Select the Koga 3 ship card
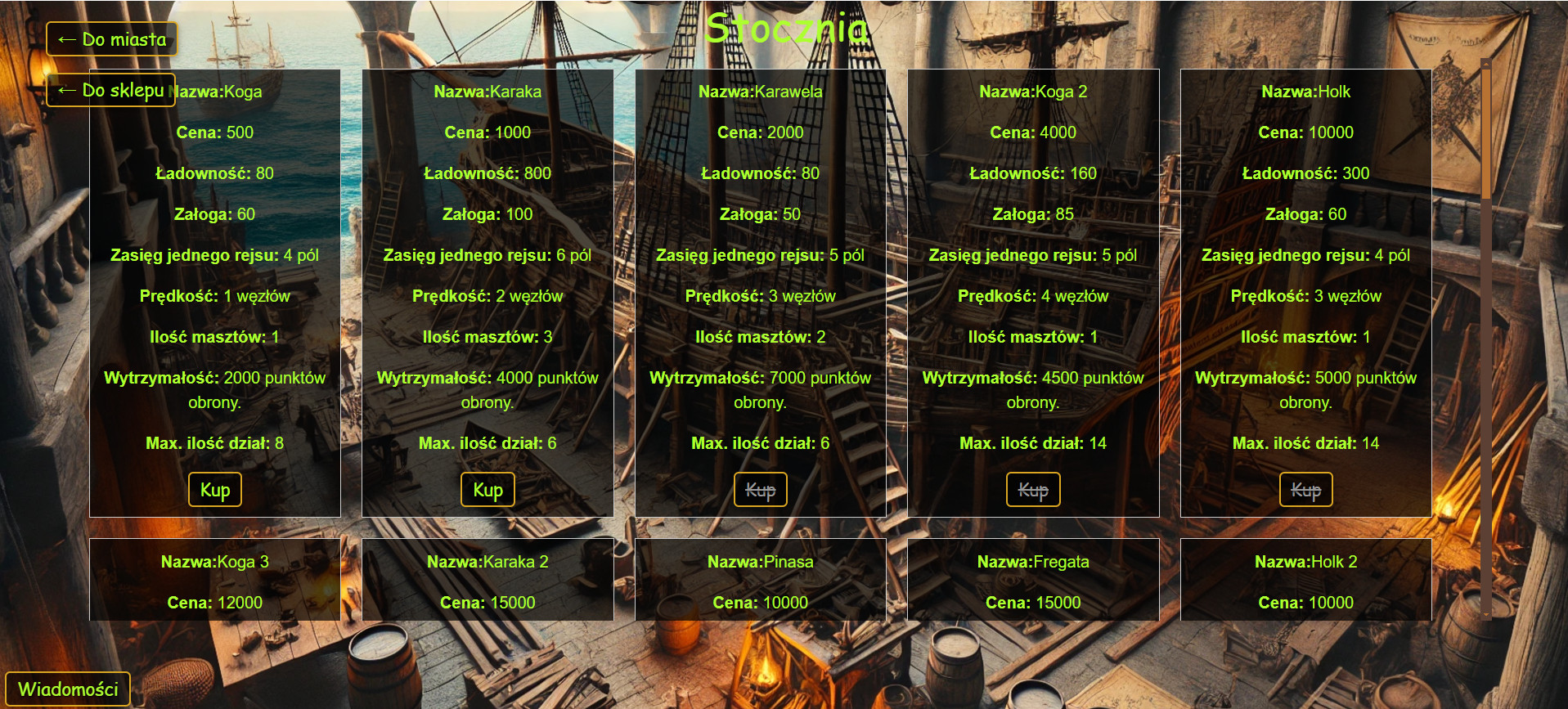The width and height of the screenshot is (1568, 709). click(215, 579)
